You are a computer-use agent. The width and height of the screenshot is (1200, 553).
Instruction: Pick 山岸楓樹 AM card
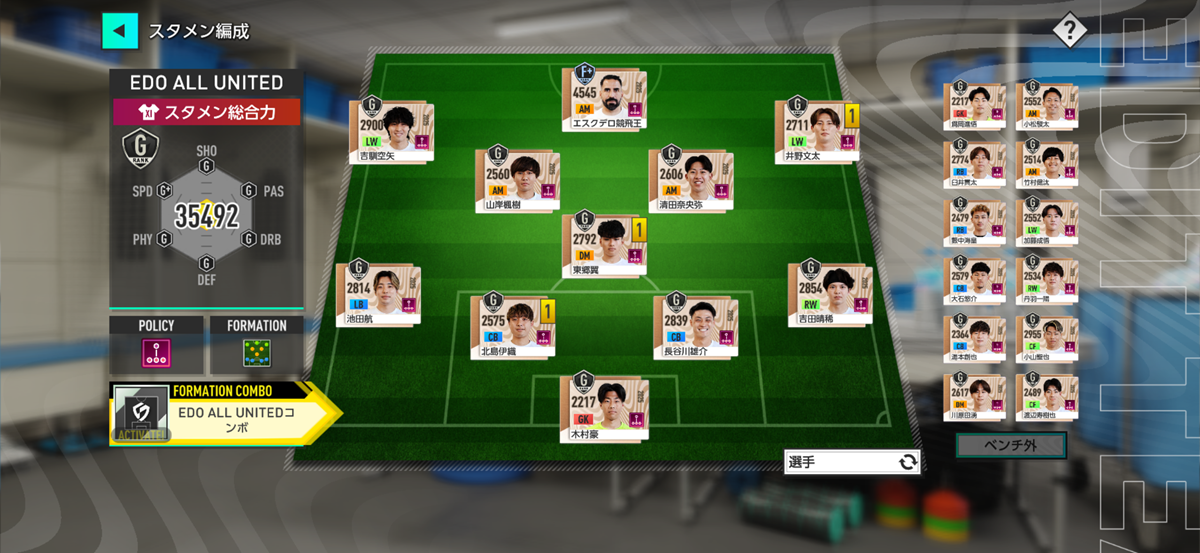pos(516,180)
